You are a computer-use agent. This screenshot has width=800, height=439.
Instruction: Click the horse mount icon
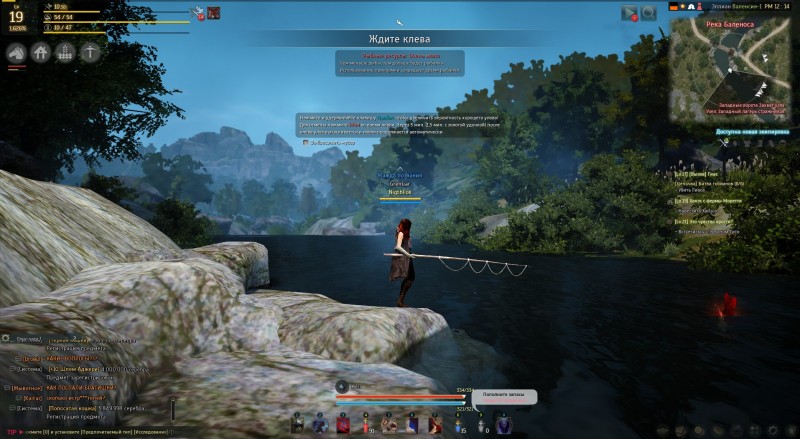[17, 52]
